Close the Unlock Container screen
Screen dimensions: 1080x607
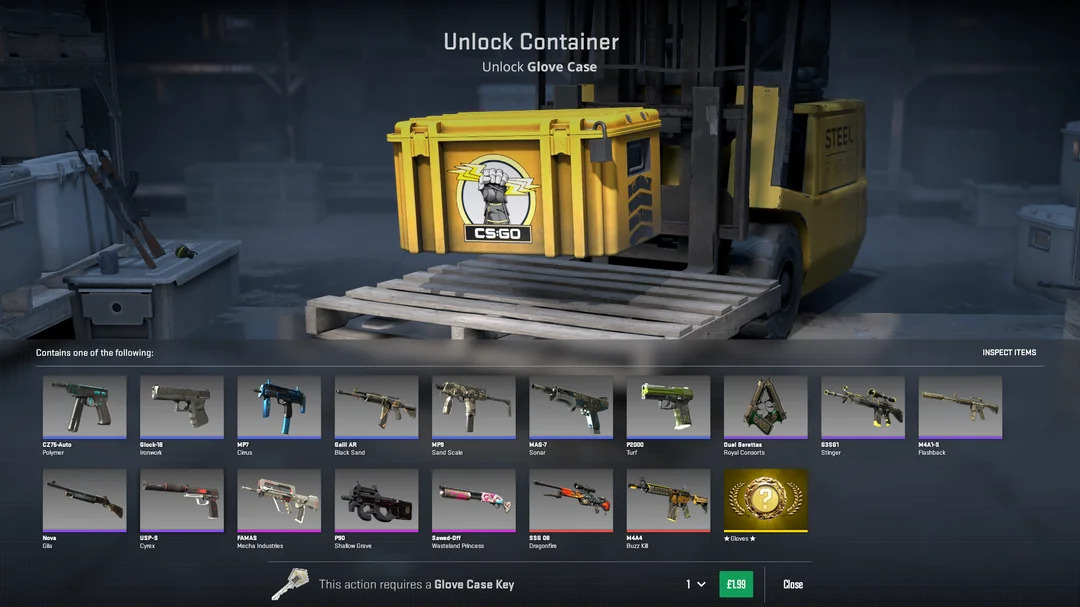pos(793,584)
